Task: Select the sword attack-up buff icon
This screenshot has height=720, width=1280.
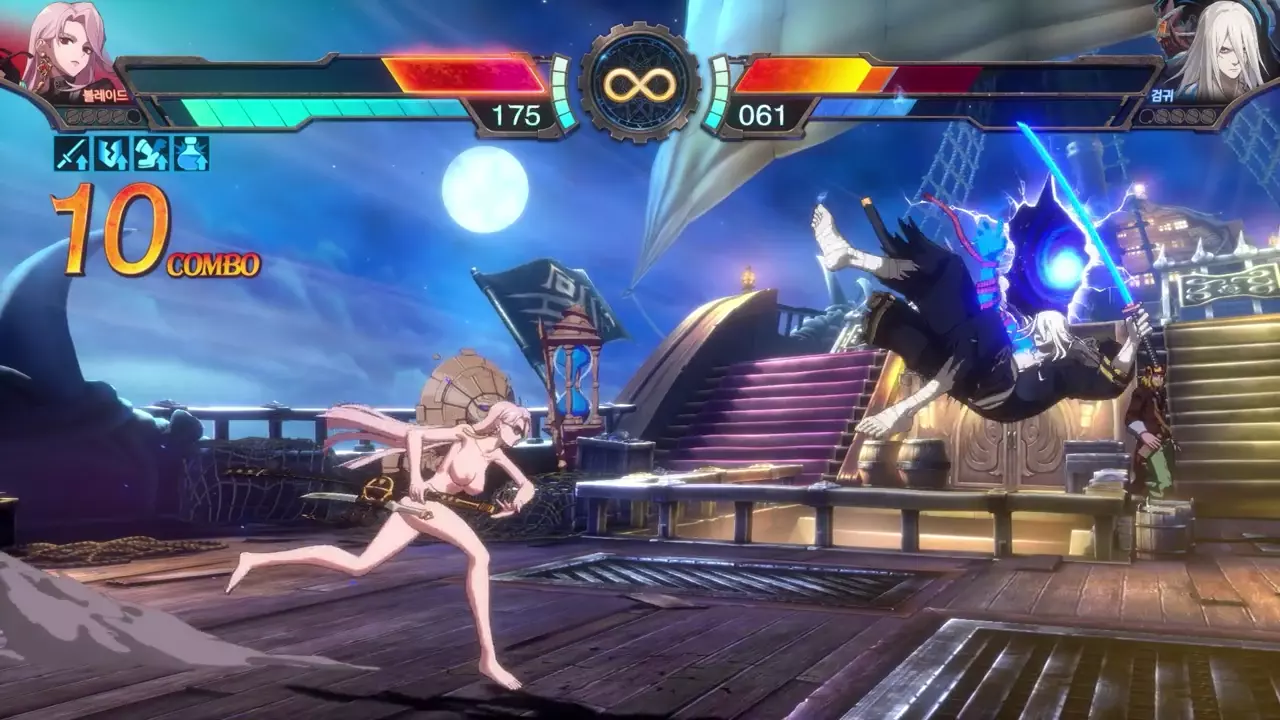Action: coord(71,153)
